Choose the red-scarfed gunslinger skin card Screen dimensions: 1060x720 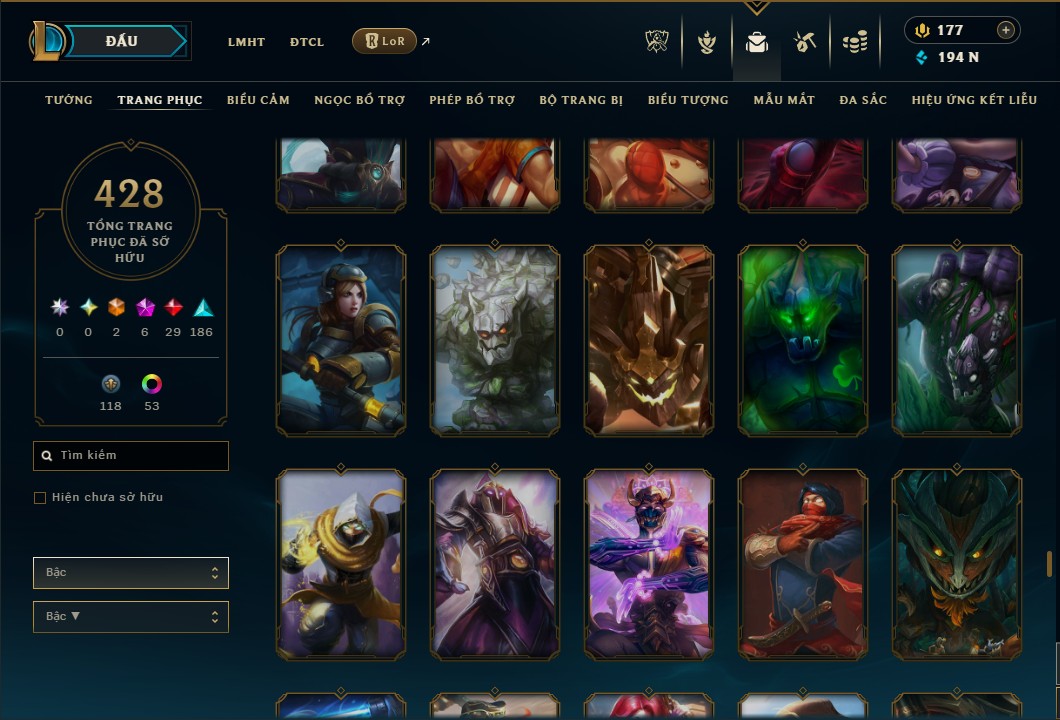803,565
